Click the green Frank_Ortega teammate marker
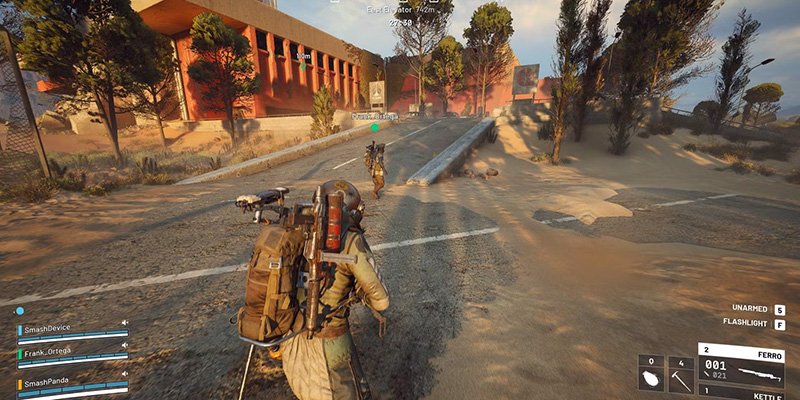The width and height of the screenshot is (800, 400). pos(375,127)
